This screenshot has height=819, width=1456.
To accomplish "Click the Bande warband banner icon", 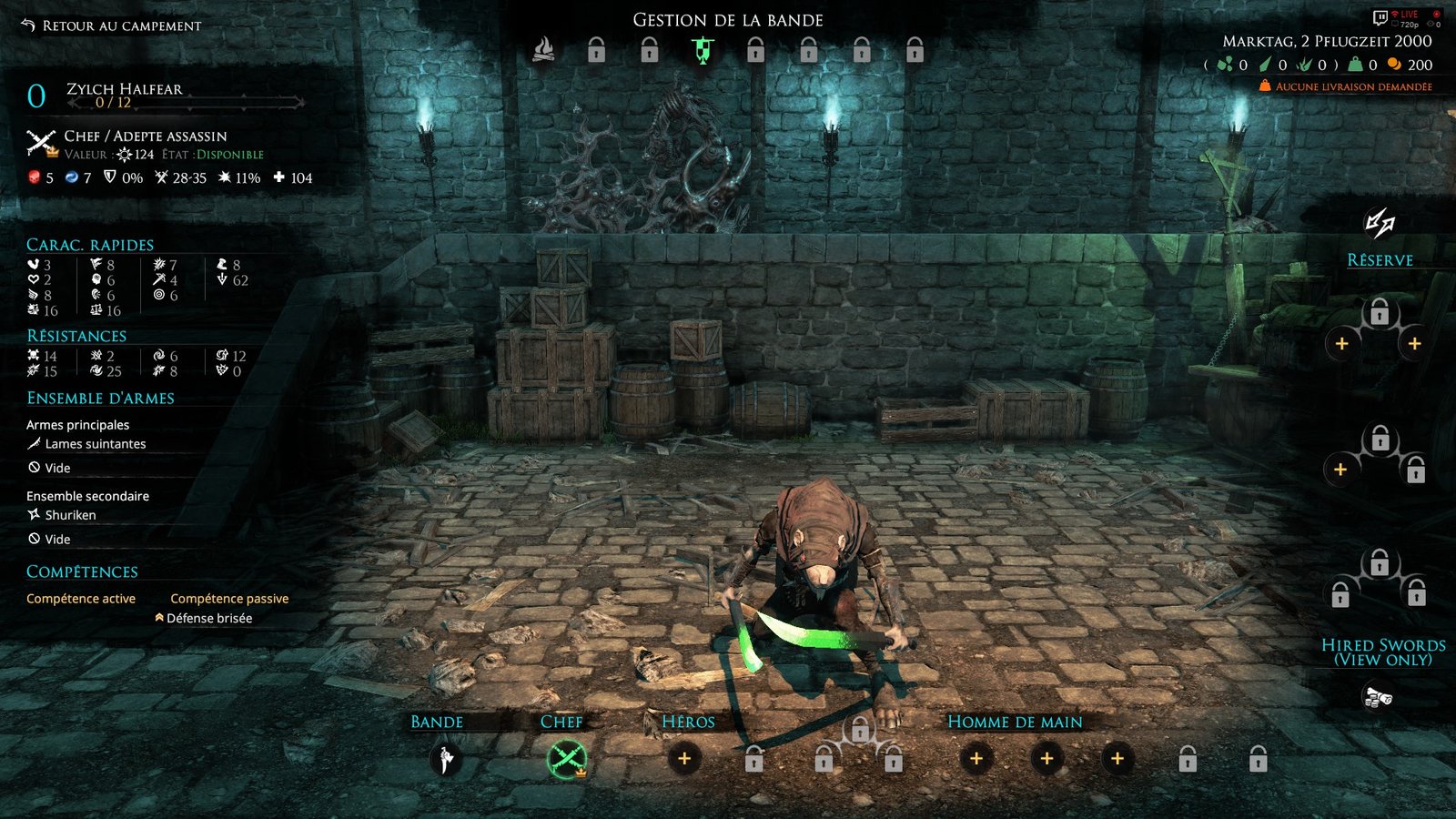I will point(445,759).
